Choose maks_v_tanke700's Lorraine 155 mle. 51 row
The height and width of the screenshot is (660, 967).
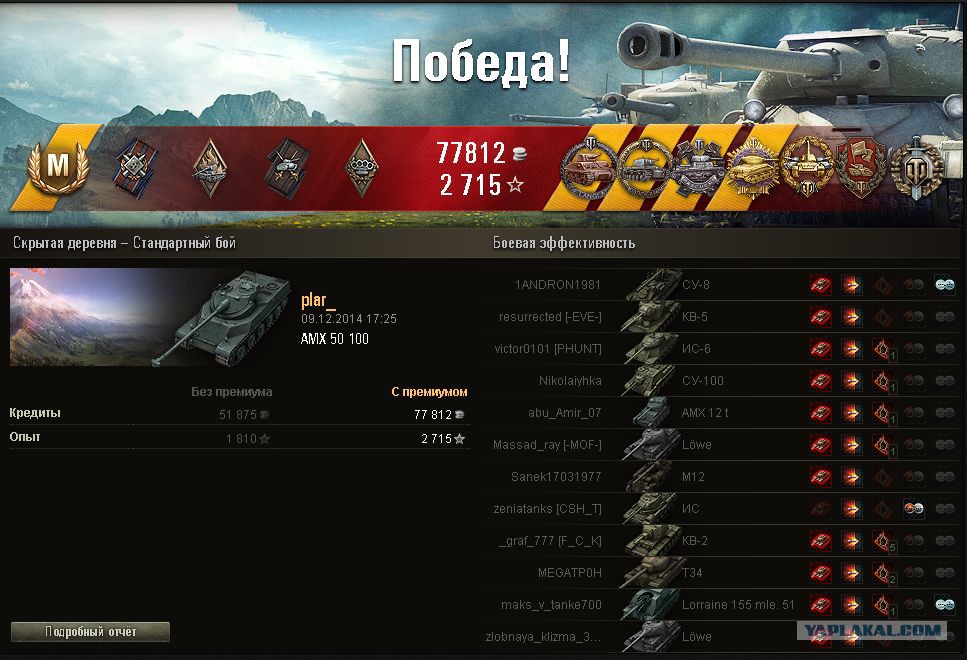pyautogui.click(x=552, y=605)
